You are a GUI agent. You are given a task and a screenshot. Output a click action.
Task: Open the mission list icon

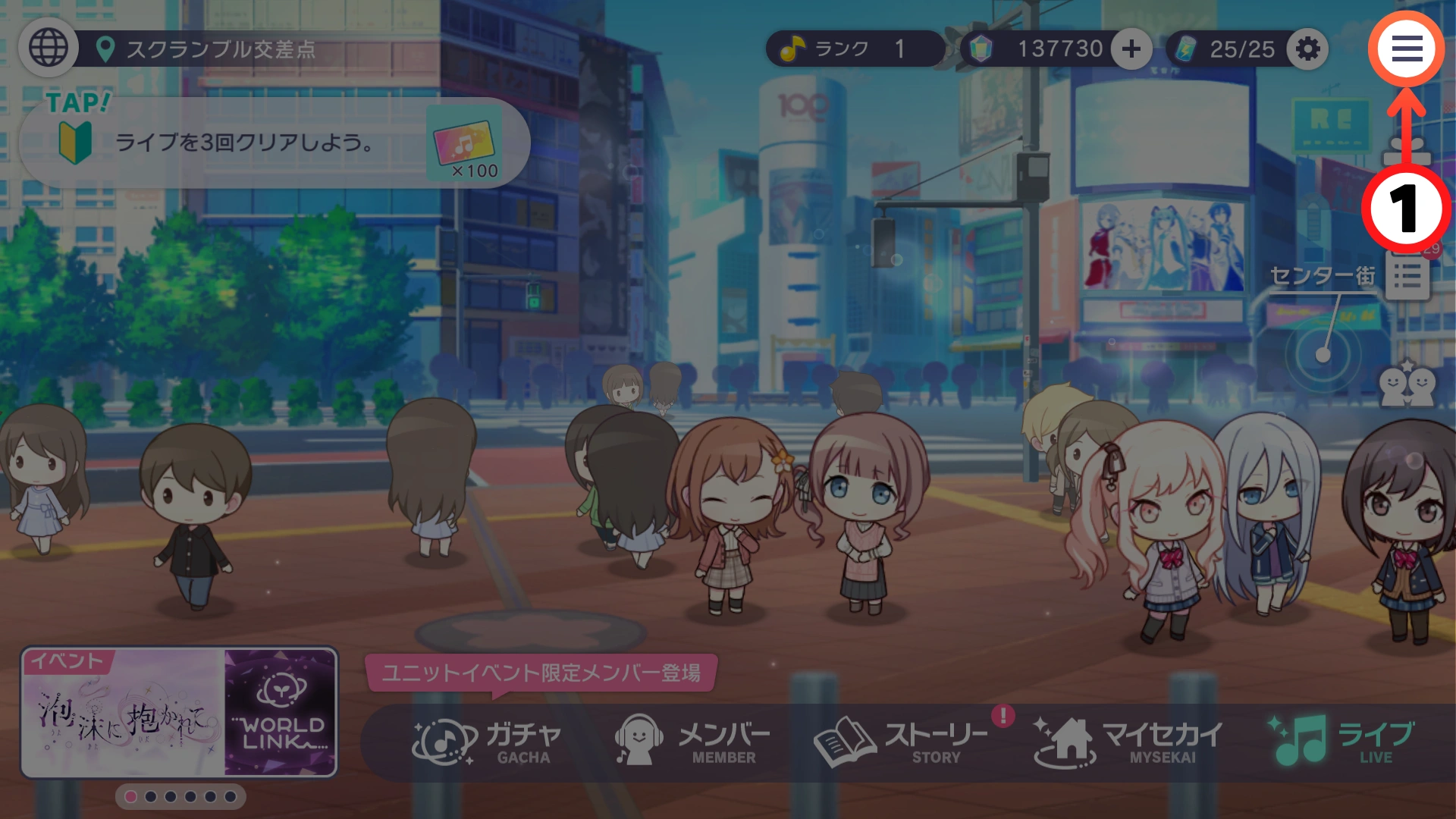pyautogui.click(x=1407, y=276)
